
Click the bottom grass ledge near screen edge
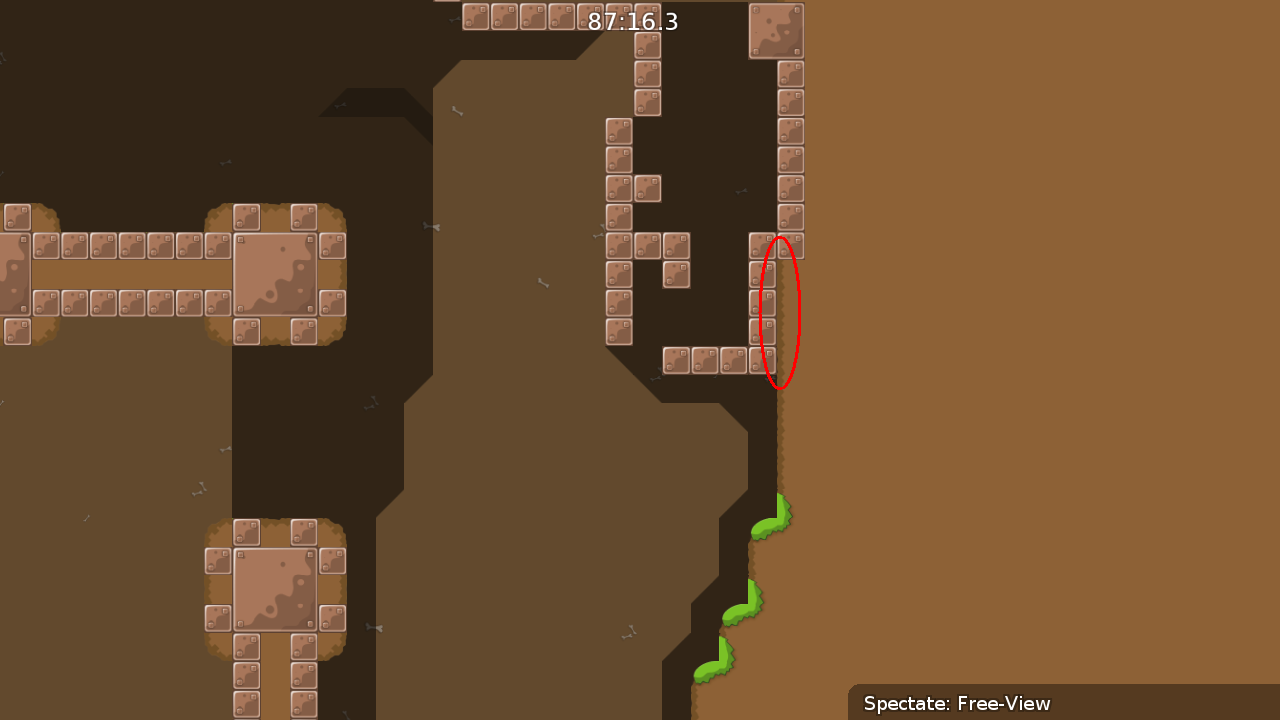715,662
